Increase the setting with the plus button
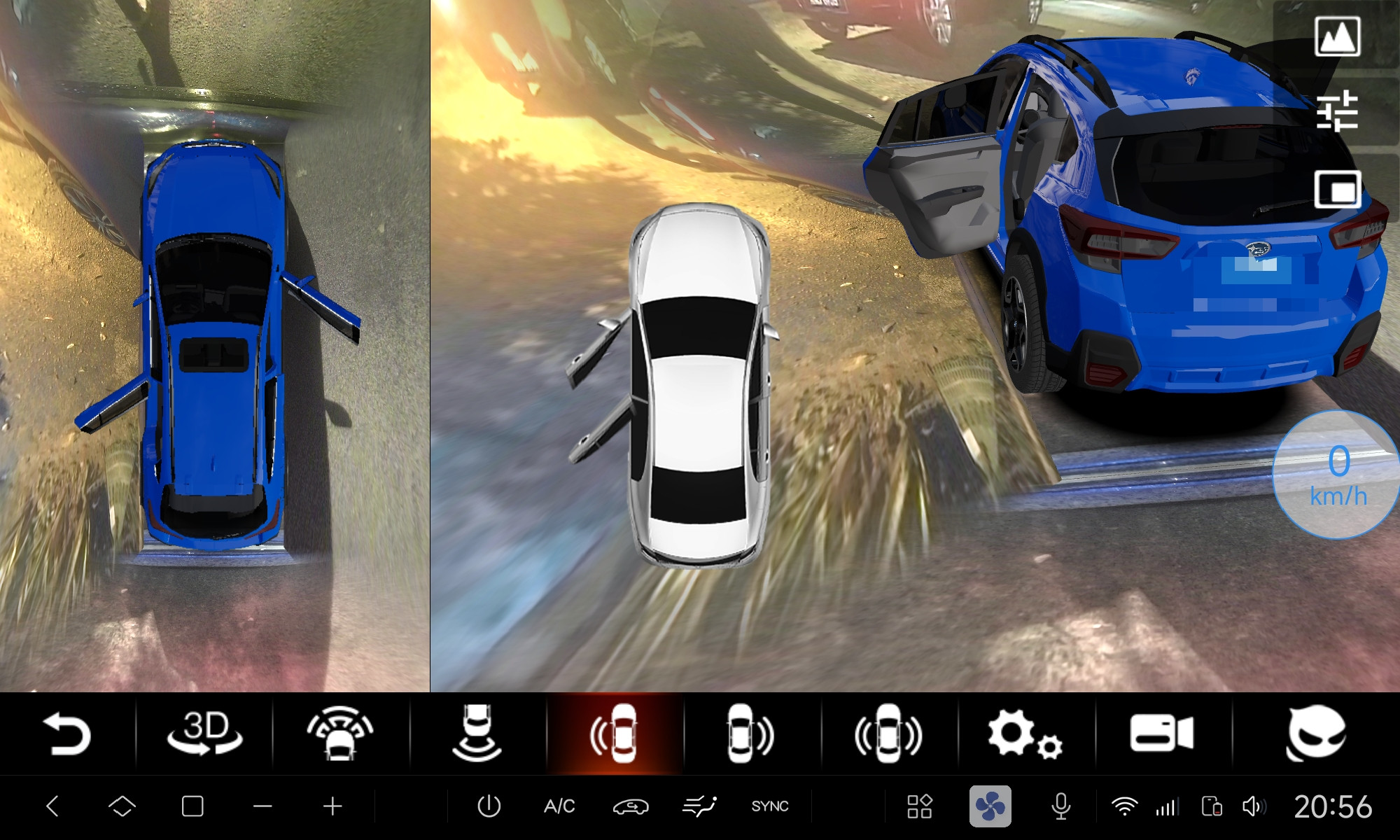The width and height of the screenshot is (1400, 840). (x=332, y=806)
